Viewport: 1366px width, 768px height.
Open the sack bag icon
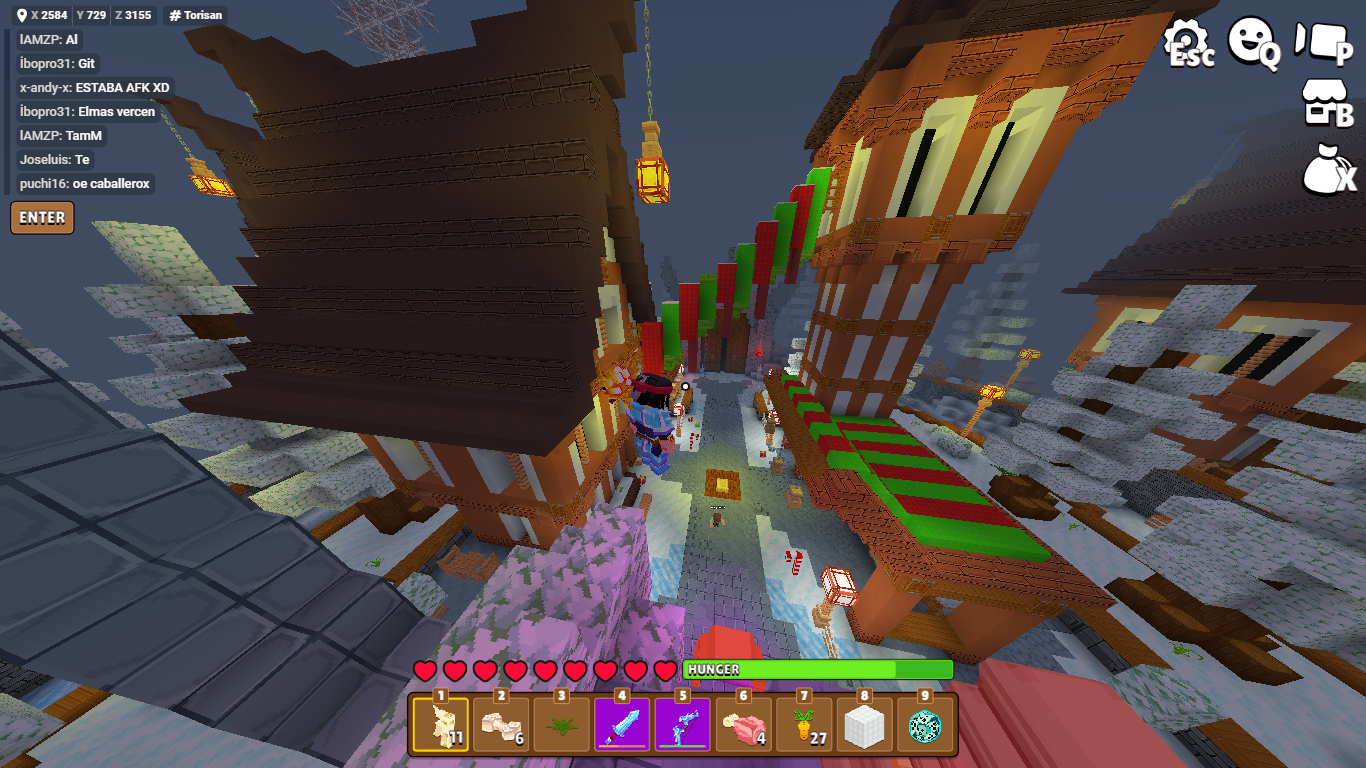[1329, 168]
